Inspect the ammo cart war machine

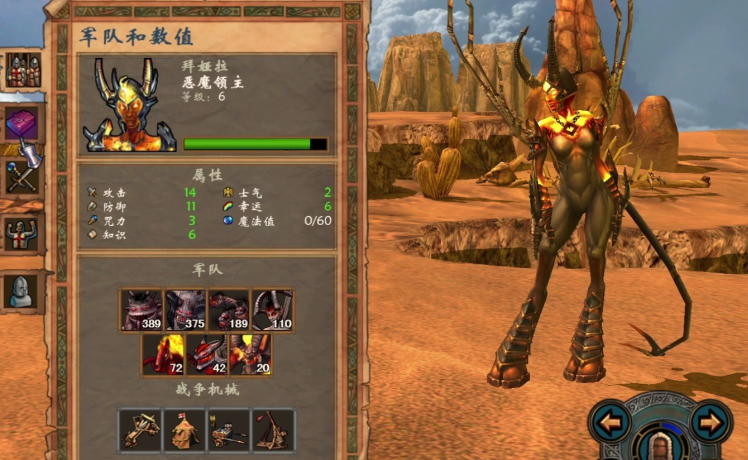pyautogui.click(x=228, y=429)
